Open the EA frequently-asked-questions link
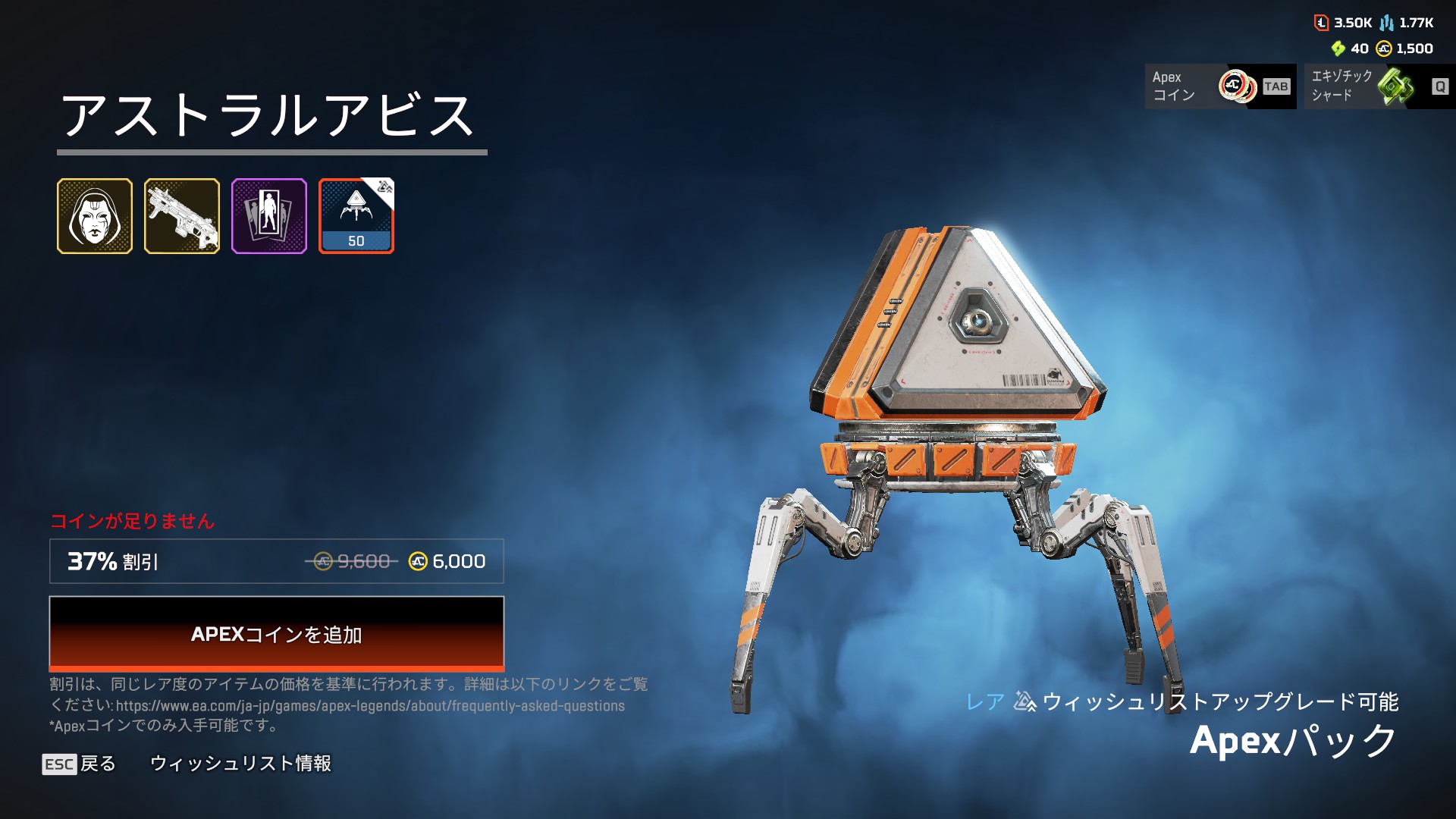Image resolution: width=1456 pixels, height=819 pixels. [x=370, y=706]
